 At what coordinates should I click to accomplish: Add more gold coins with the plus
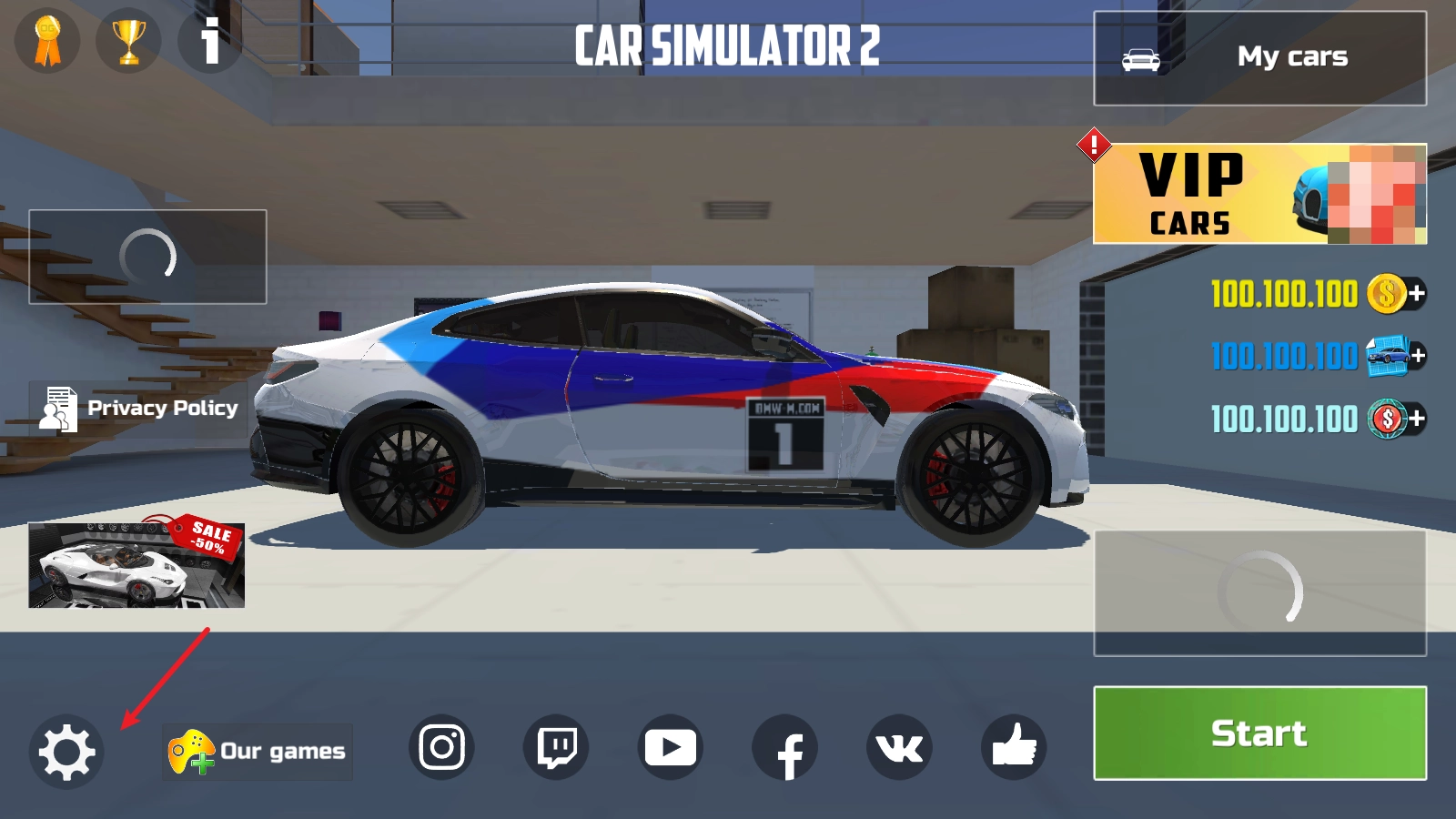(1416, 294)
